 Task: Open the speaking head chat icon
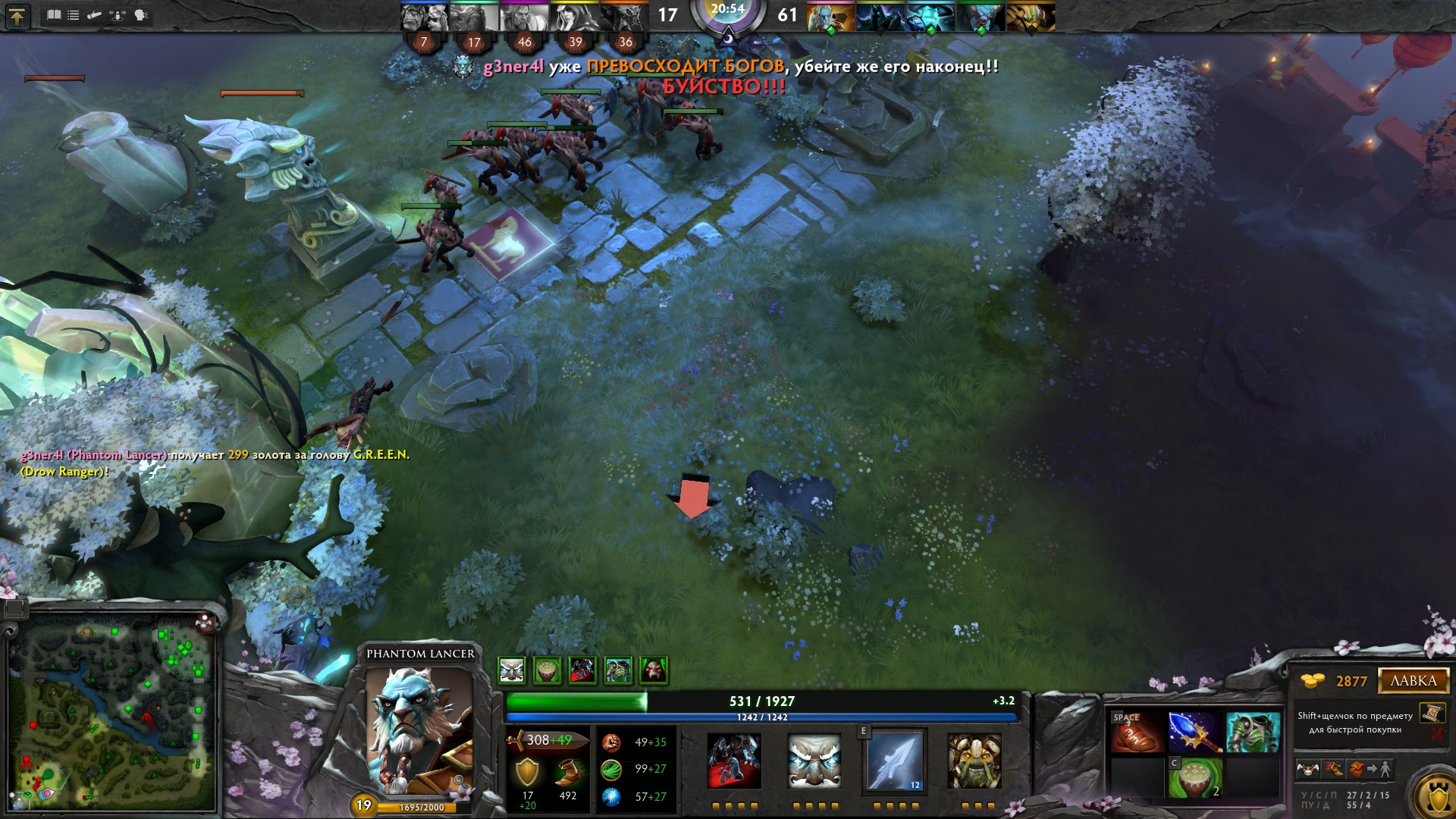(141, 15)
